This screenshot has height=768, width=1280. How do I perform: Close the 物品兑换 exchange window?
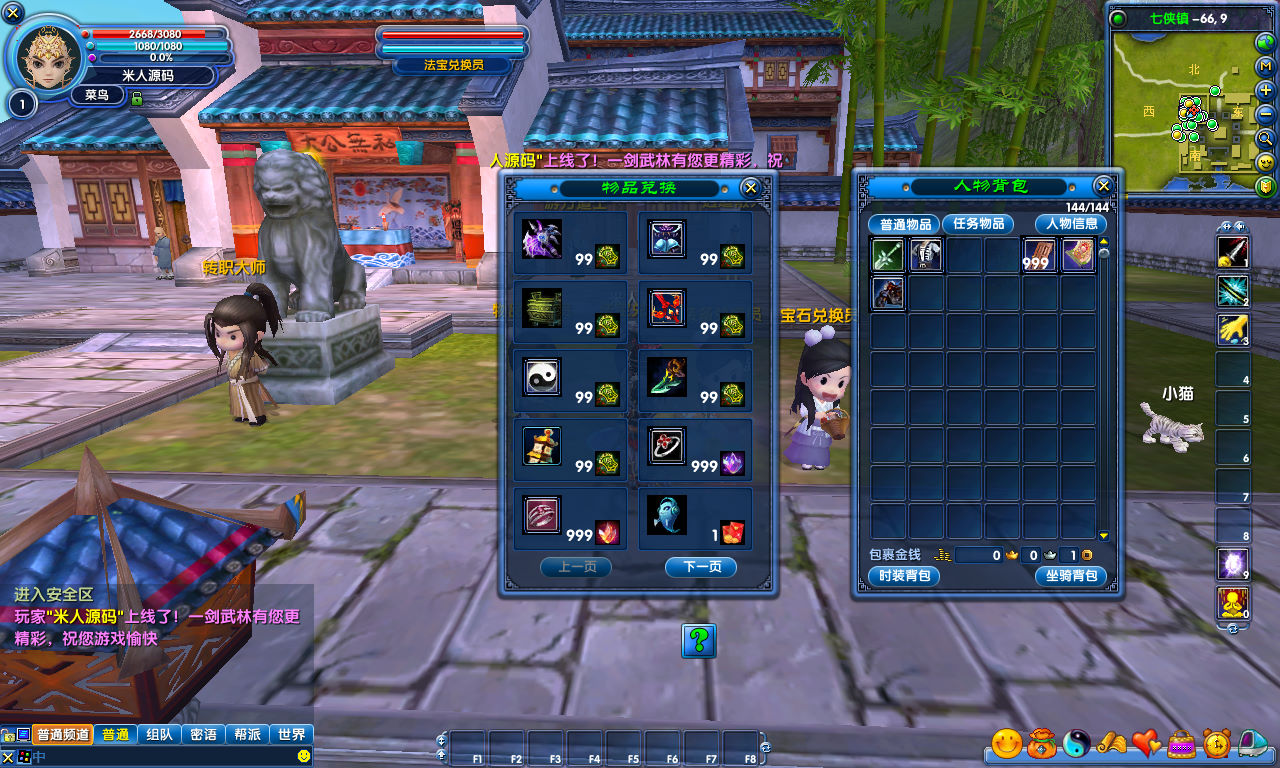click(750, 188)
